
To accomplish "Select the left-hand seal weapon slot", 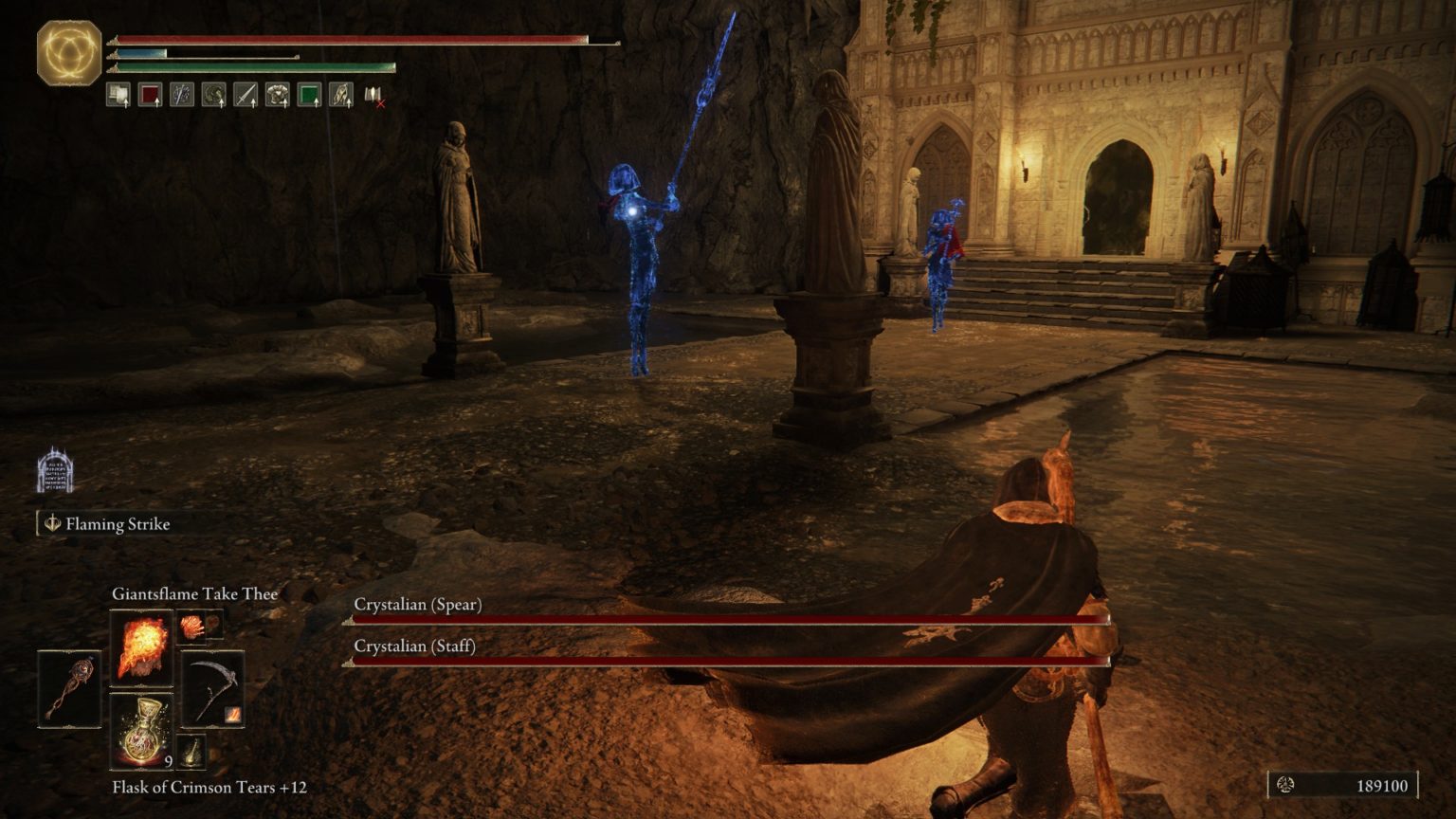I will 69,689.
